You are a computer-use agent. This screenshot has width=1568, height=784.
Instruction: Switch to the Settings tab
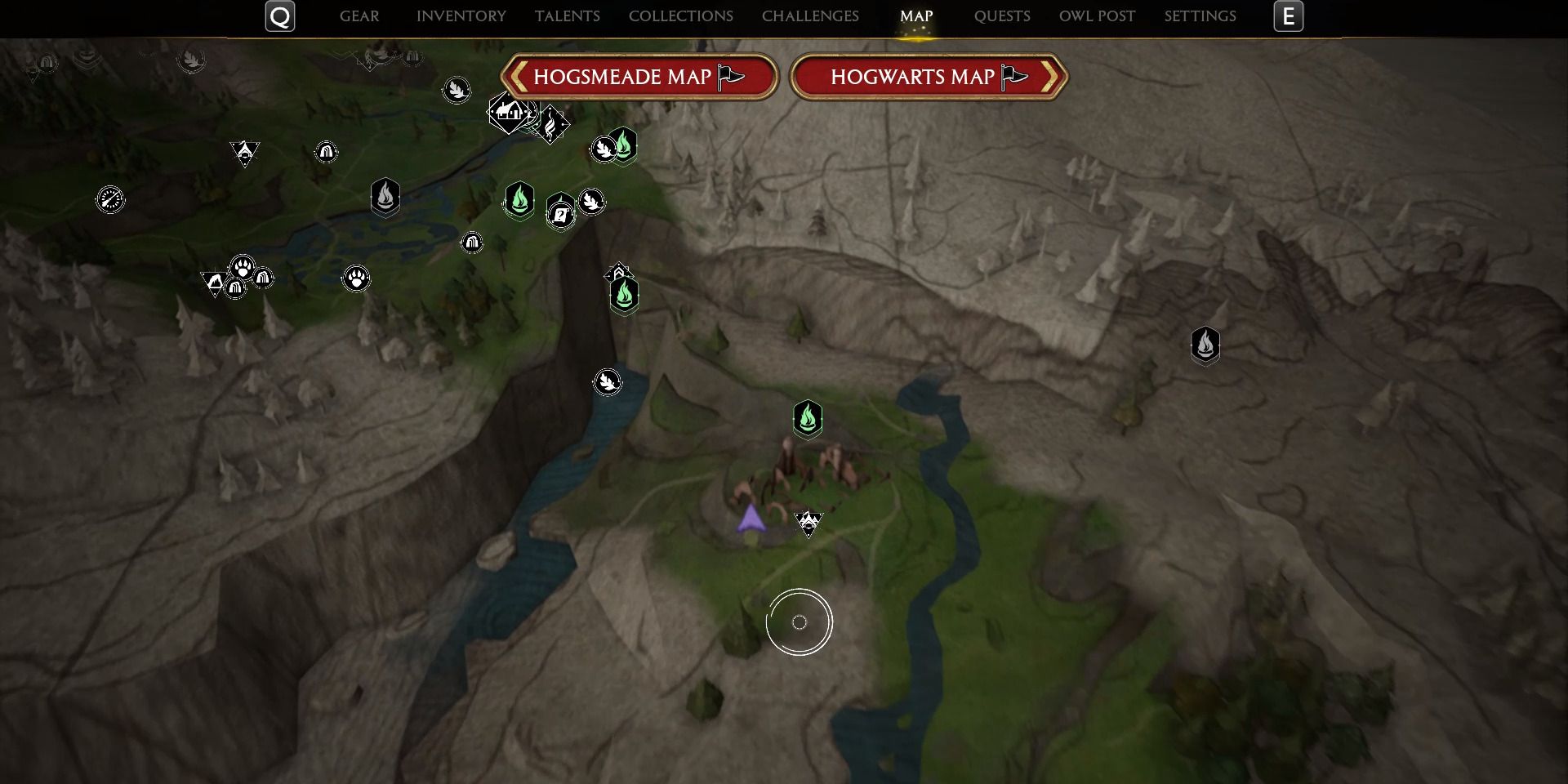click(1200, 16)
